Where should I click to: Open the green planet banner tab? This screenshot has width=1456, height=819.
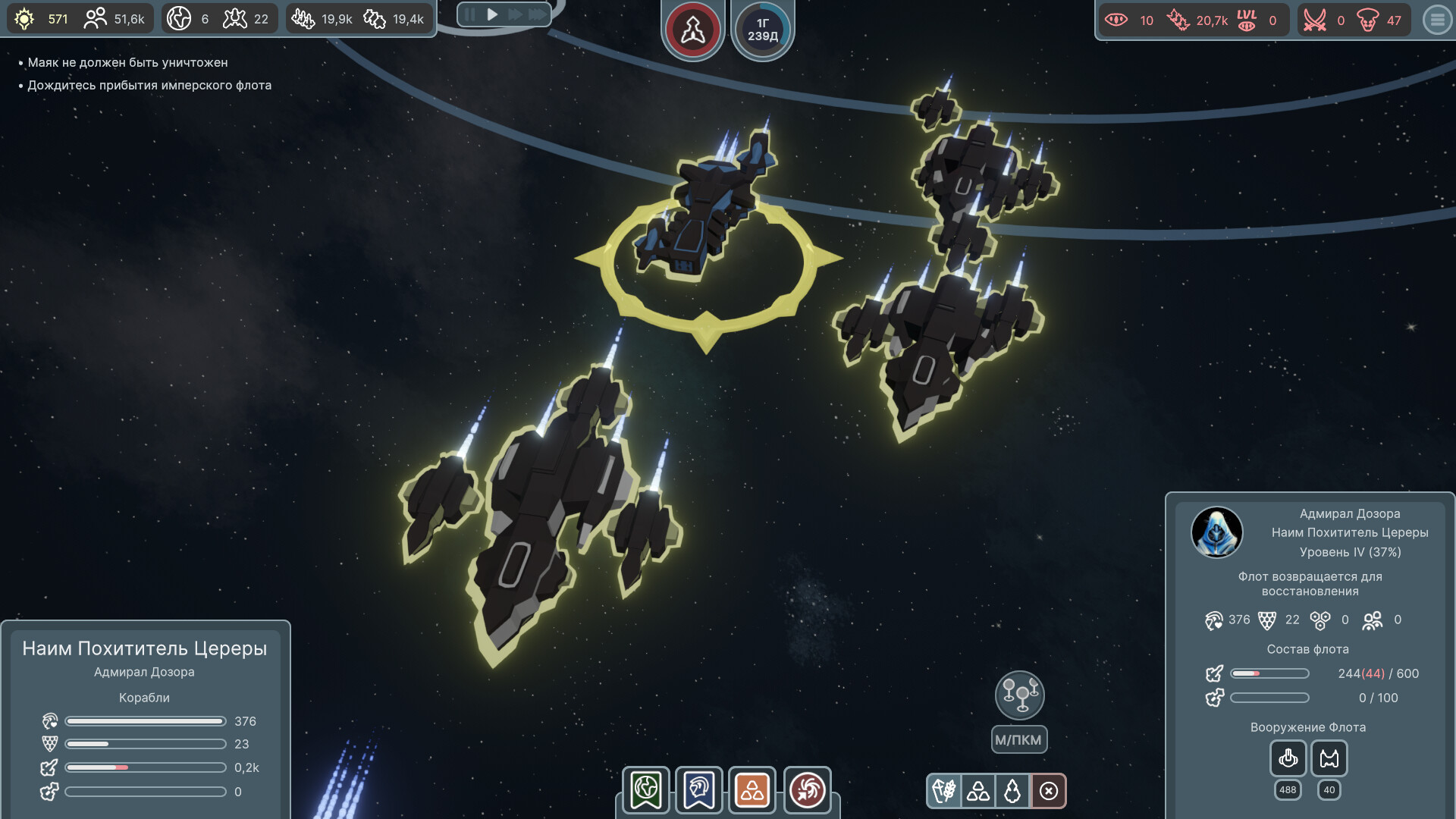[x=646, y=790]
